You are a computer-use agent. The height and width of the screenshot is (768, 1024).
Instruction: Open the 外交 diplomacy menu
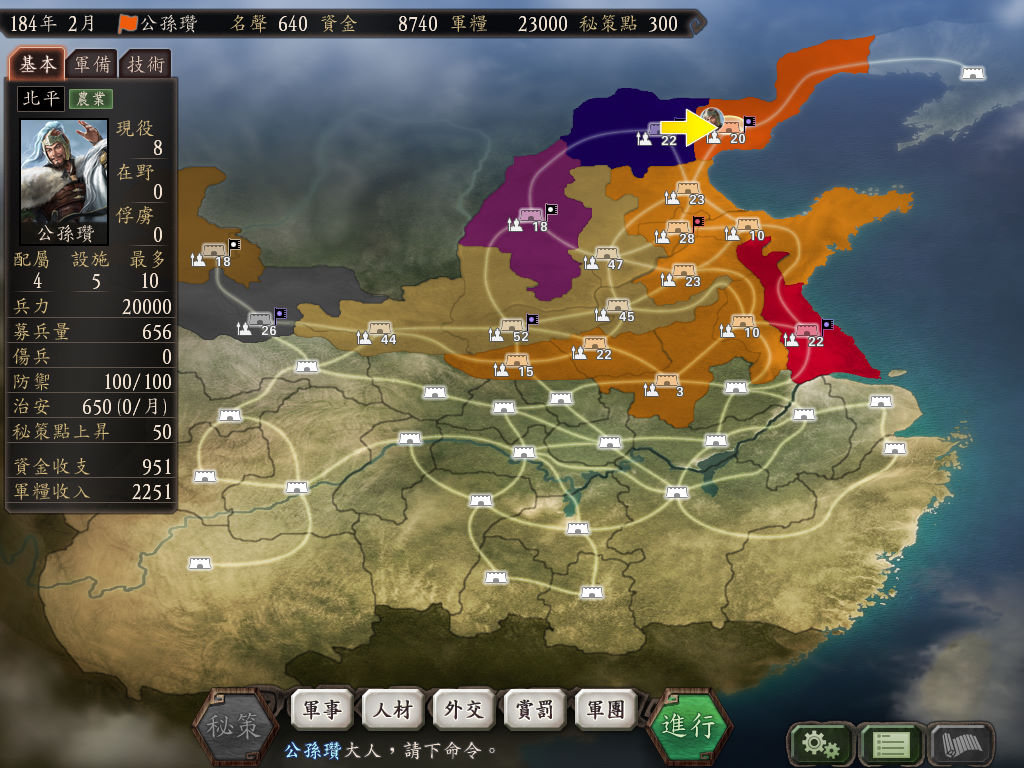(464, 710)
